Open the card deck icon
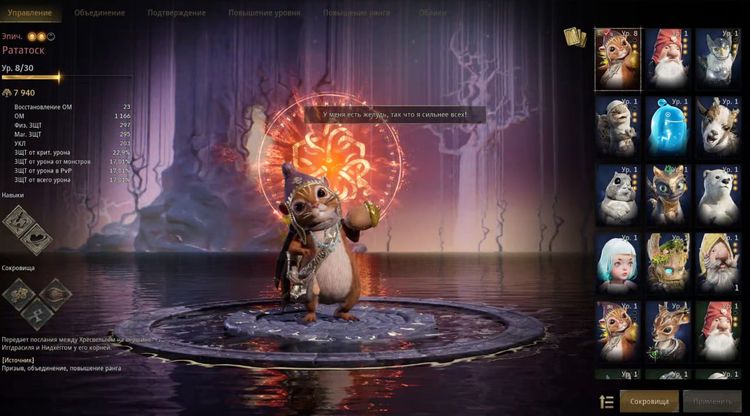The height and width of the screenshot is (416, 750). [574, 38]
